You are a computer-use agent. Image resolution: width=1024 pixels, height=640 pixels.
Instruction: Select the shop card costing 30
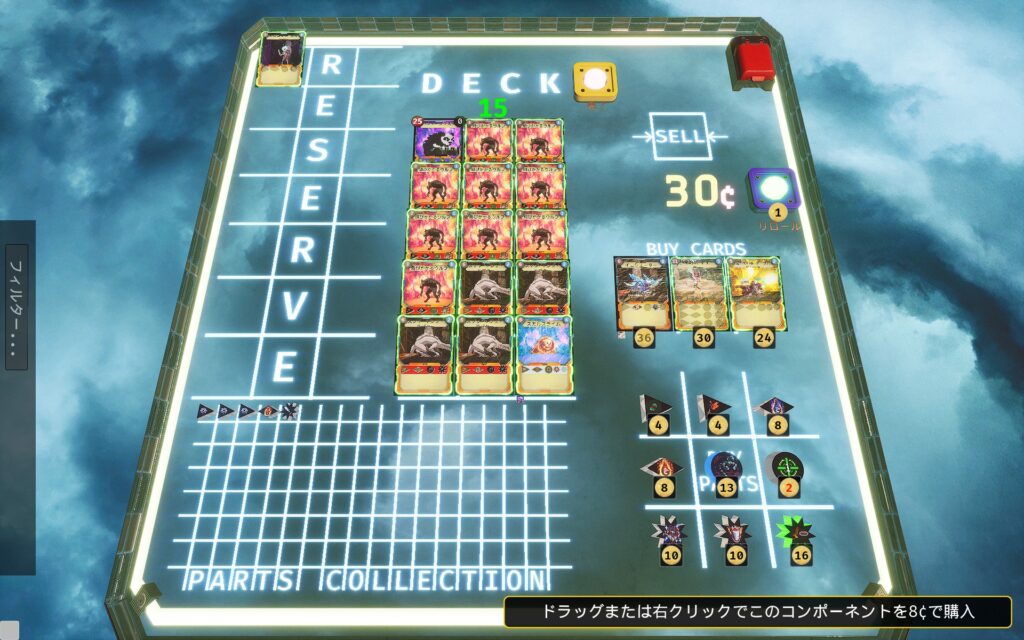[x=698, y=292]
